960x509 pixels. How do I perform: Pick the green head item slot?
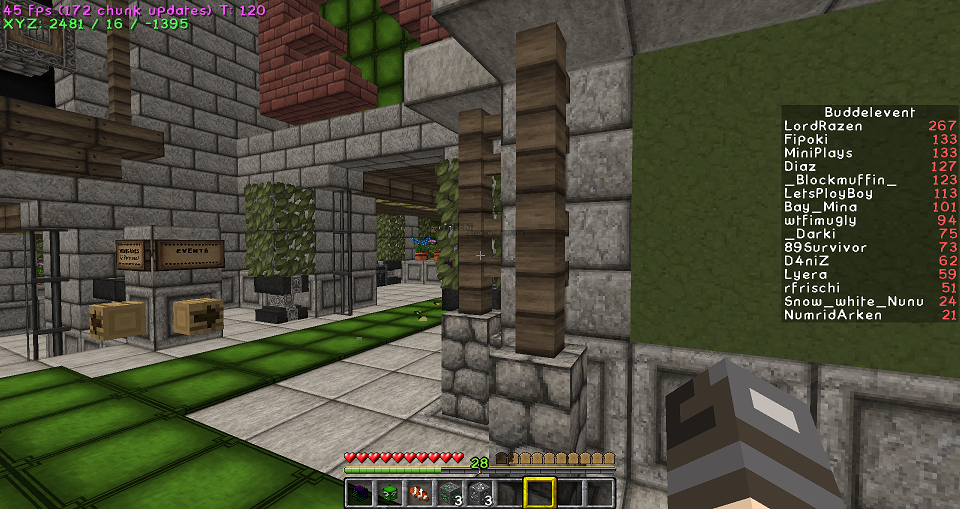point(390,492)
